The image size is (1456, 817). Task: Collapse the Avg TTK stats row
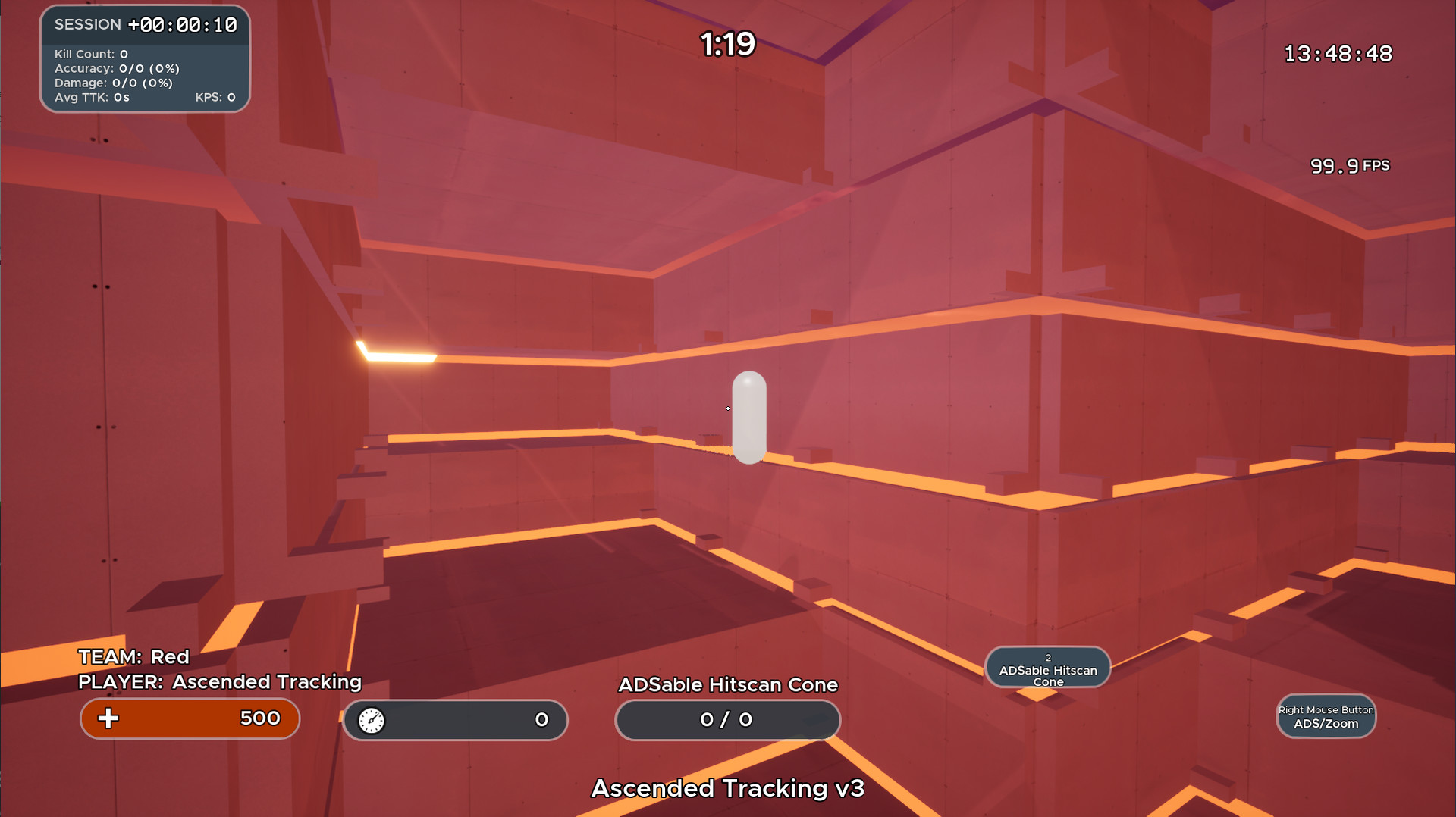[x=93, y=97]
